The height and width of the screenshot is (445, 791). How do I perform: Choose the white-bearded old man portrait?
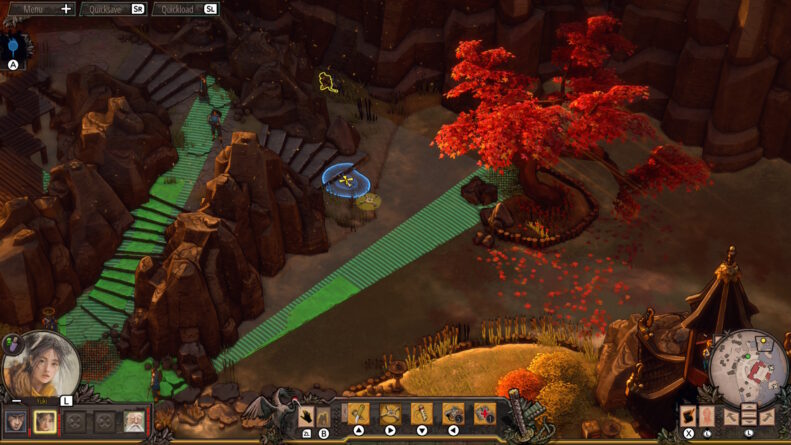pos(133,422)
